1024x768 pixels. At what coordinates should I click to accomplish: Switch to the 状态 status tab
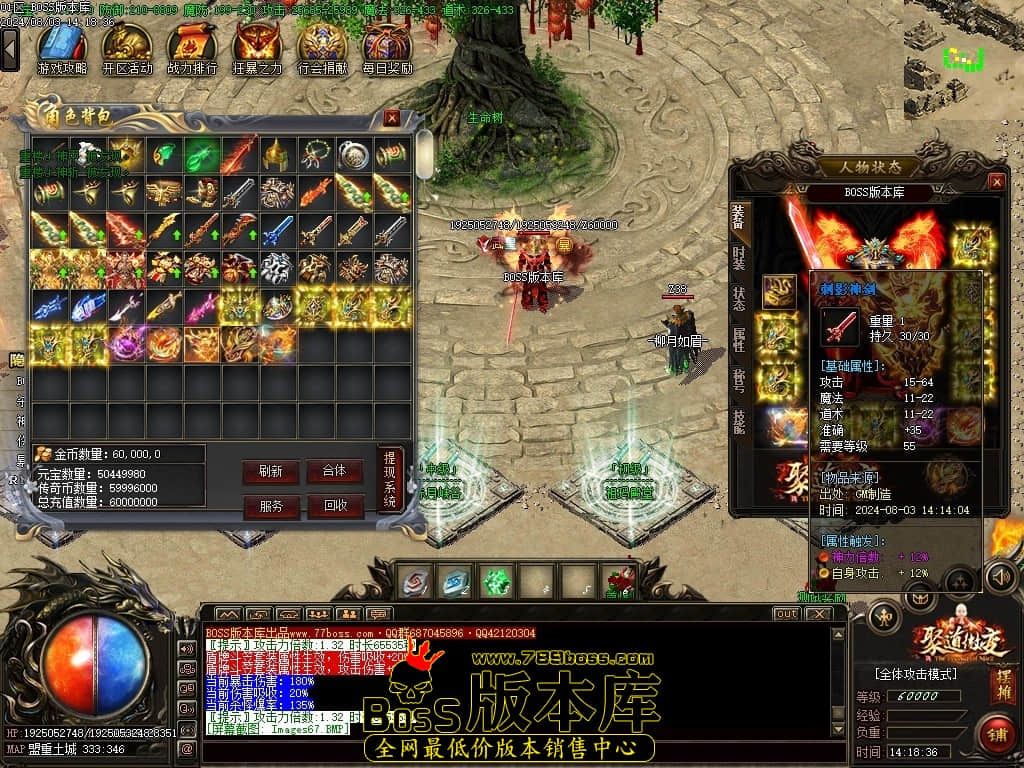(x=738, y=298)
